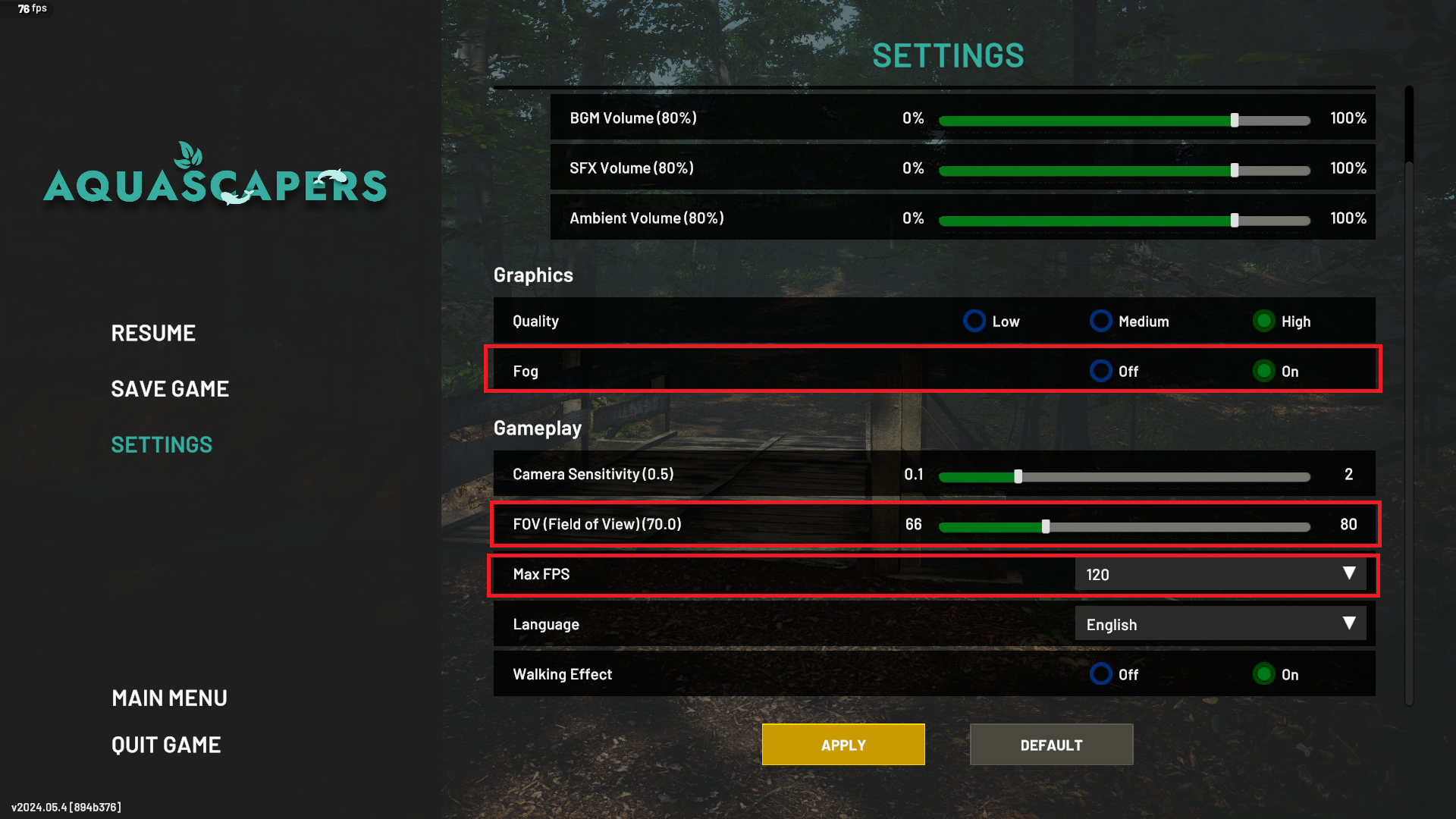Select Medium graphics quality
The height and width of the screenshot is (819, 1456).
(x=1100, y=321)
